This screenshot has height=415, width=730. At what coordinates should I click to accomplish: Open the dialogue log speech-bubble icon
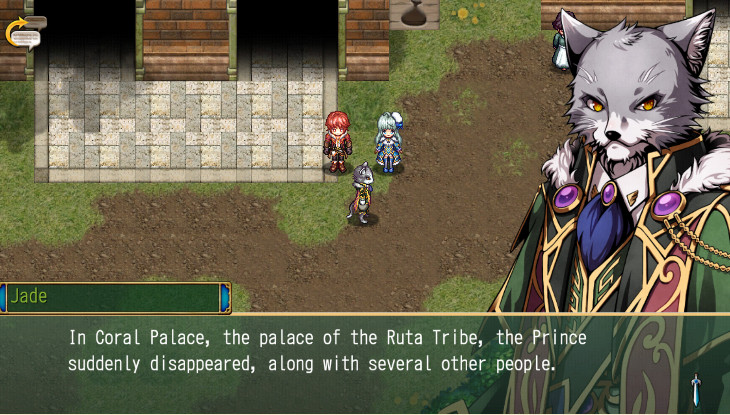26,31
